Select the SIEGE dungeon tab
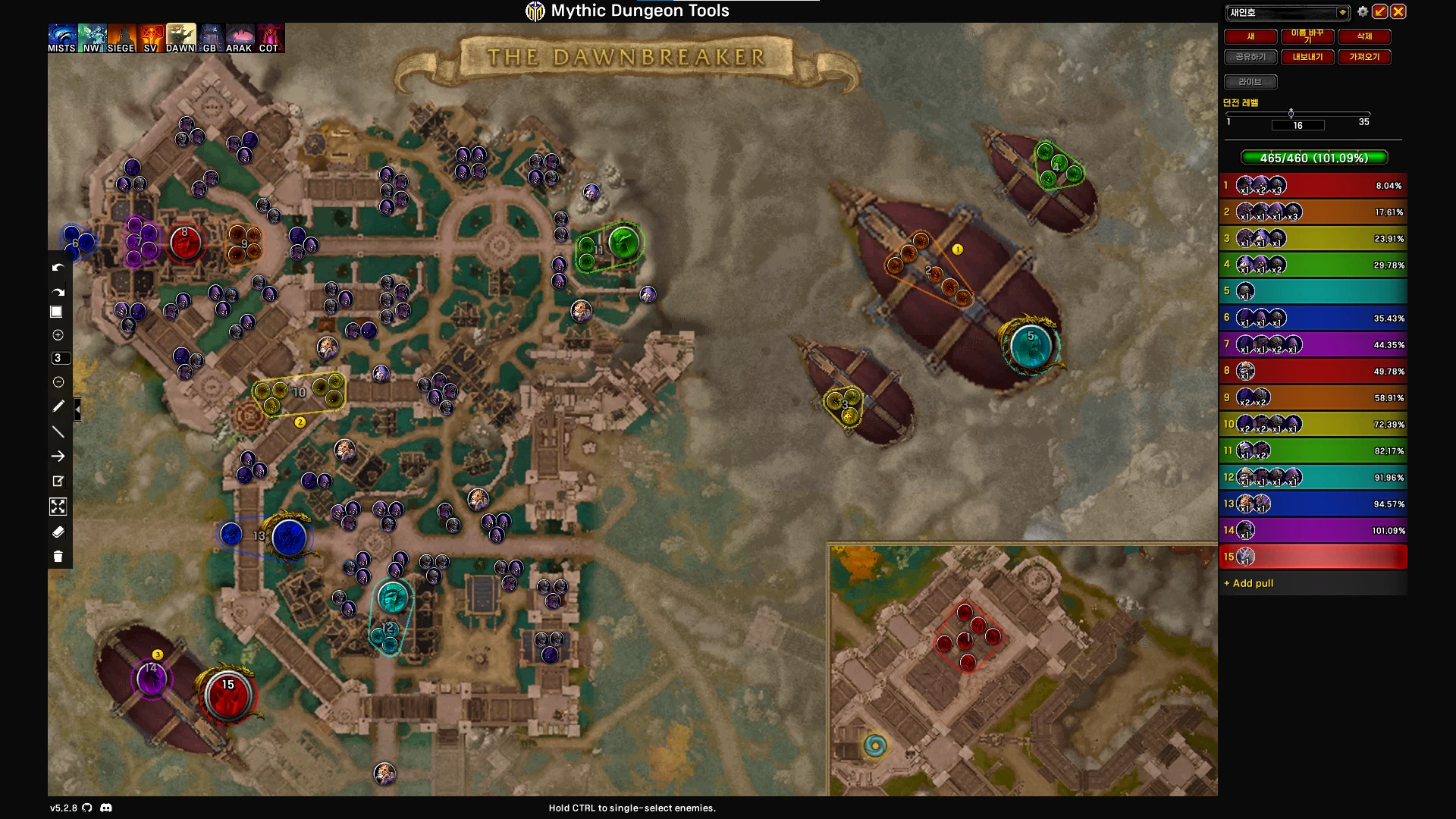 121,38
